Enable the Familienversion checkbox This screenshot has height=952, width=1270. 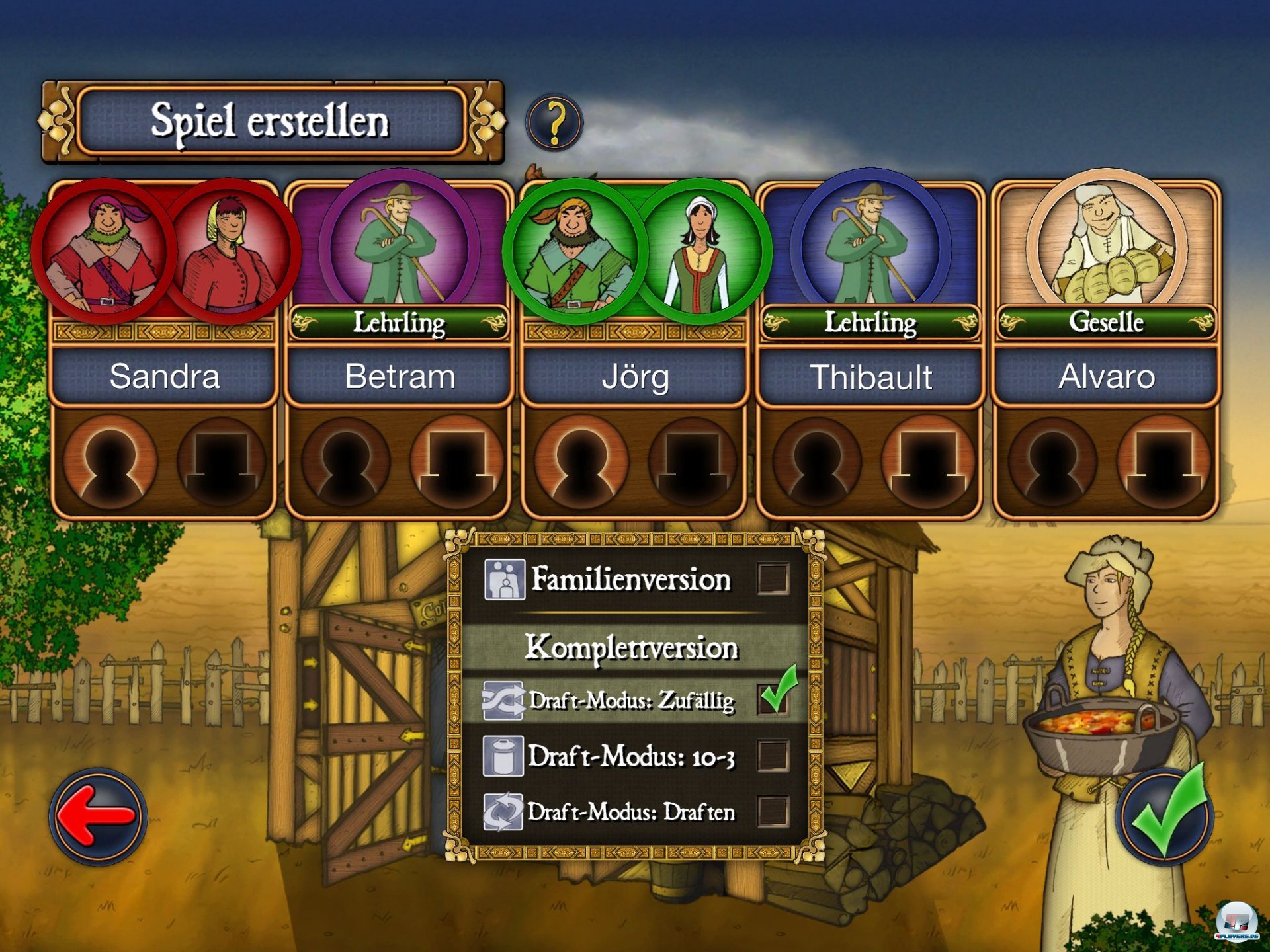click(x=775, y=579)
